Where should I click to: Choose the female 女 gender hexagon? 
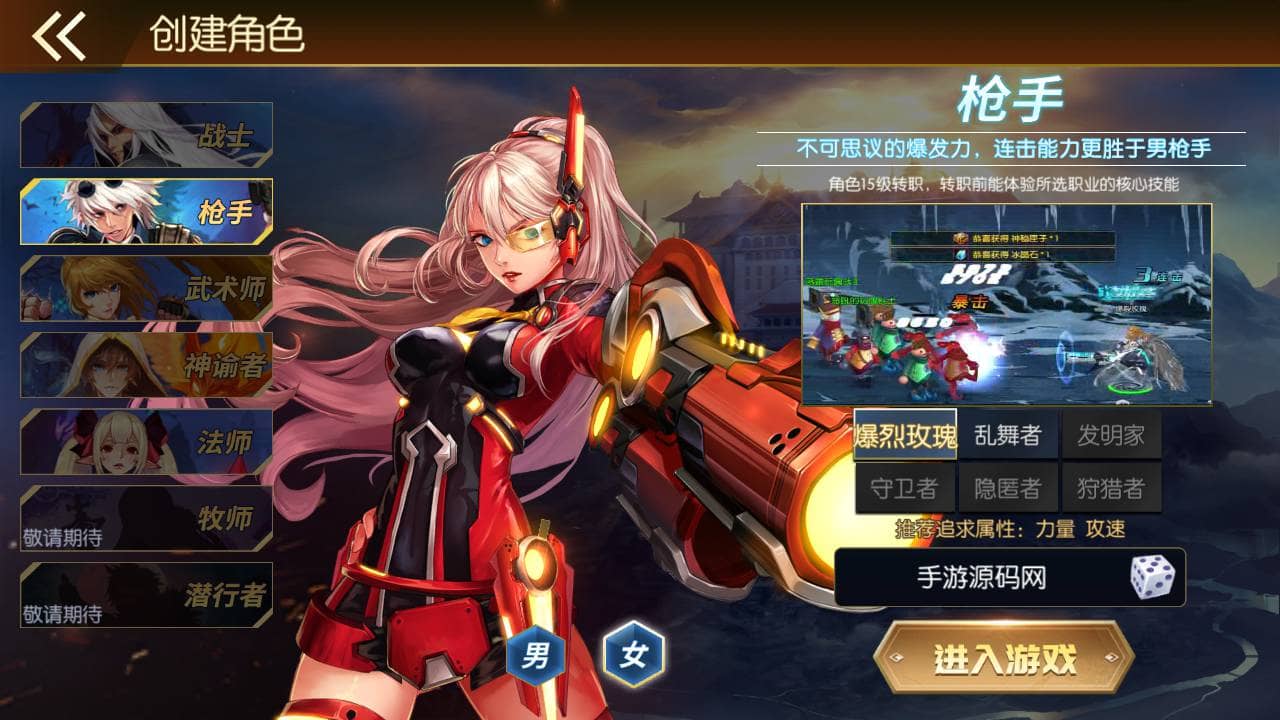[634, 656]
